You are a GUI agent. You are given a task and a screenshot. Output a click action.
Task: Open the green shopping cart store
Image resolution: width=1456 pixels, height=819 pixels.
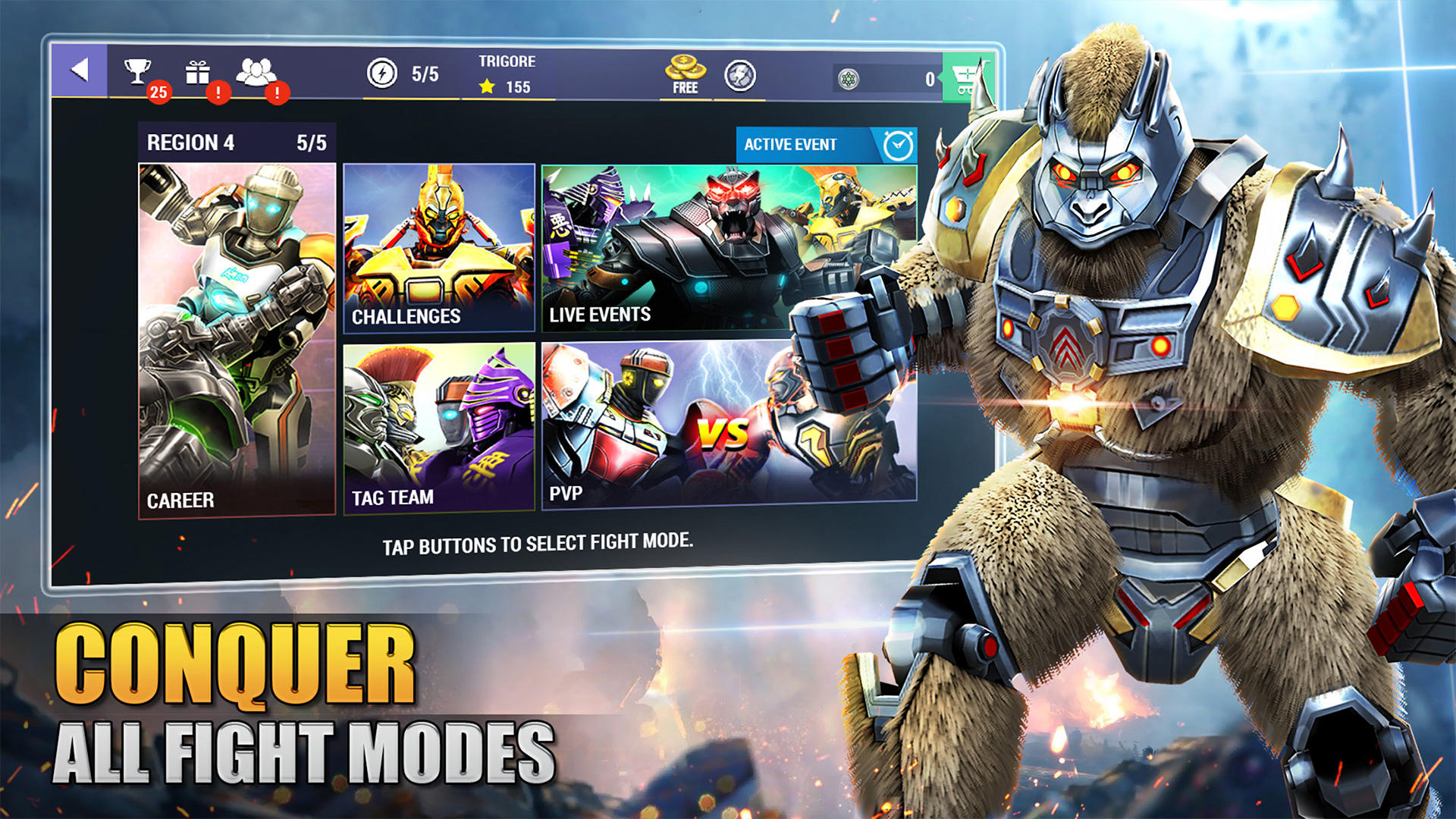967,76
